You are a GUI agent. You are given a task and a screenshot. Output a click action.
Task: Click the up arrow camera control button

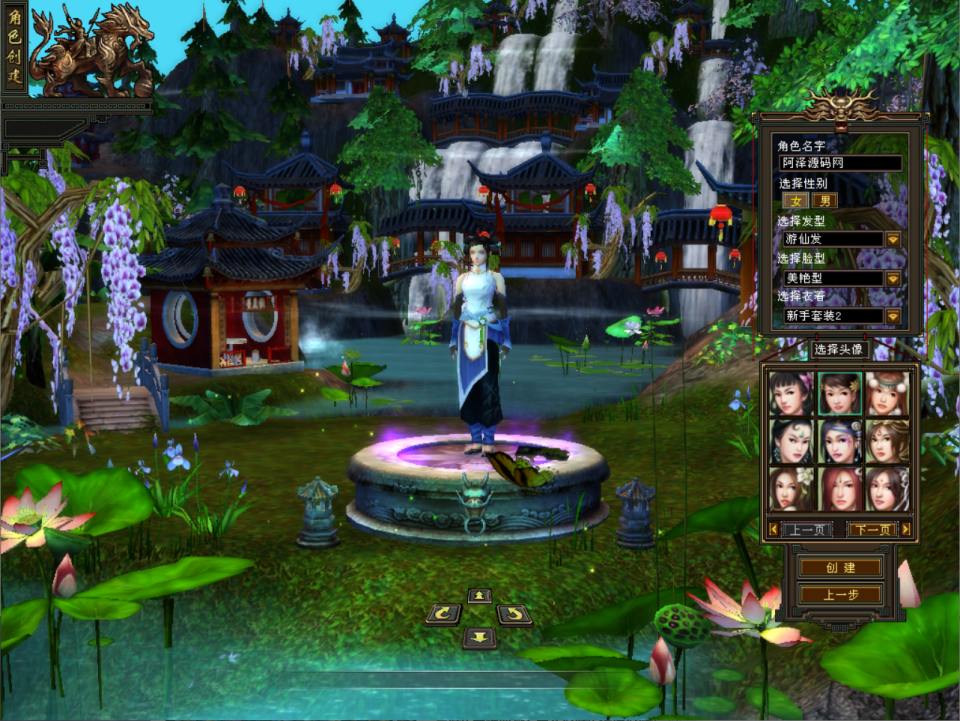click(480, 596)
